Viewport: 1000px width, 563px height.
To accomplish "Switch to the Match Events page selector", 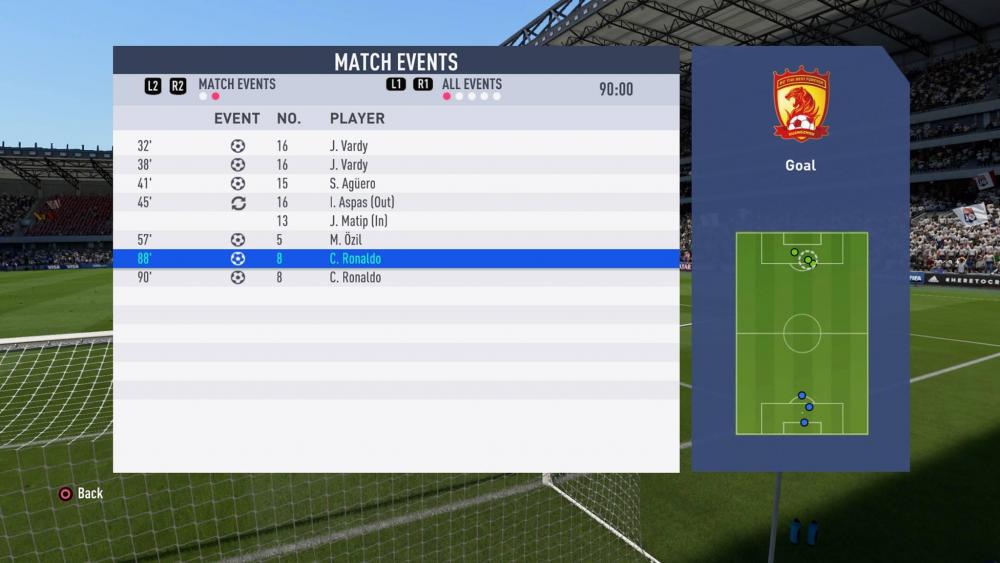I will click(236, 85).
